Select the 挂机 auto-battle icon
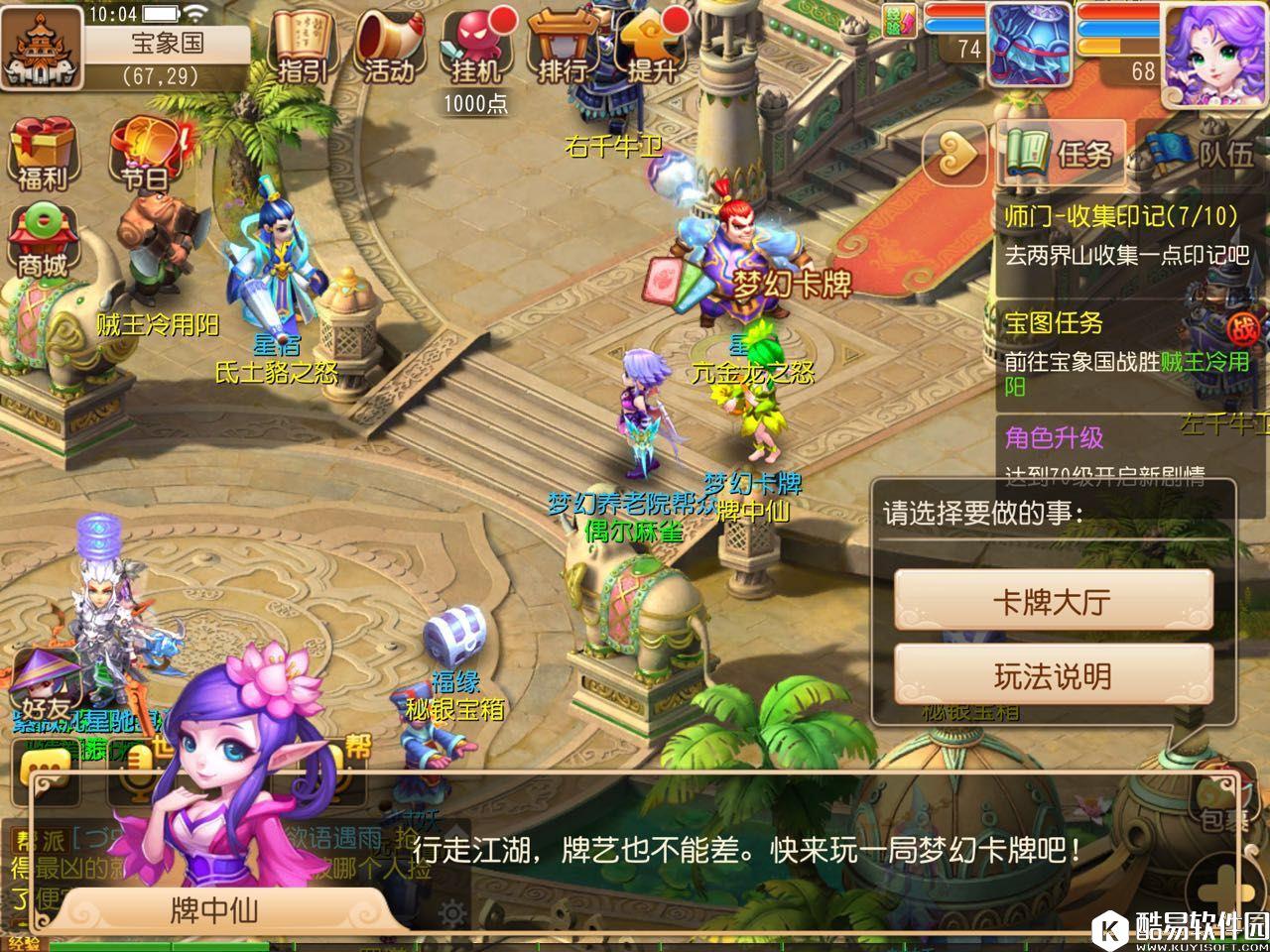The width and height of the screenshot is (1270, 952). pyautogui.click(x=476, y=47)
